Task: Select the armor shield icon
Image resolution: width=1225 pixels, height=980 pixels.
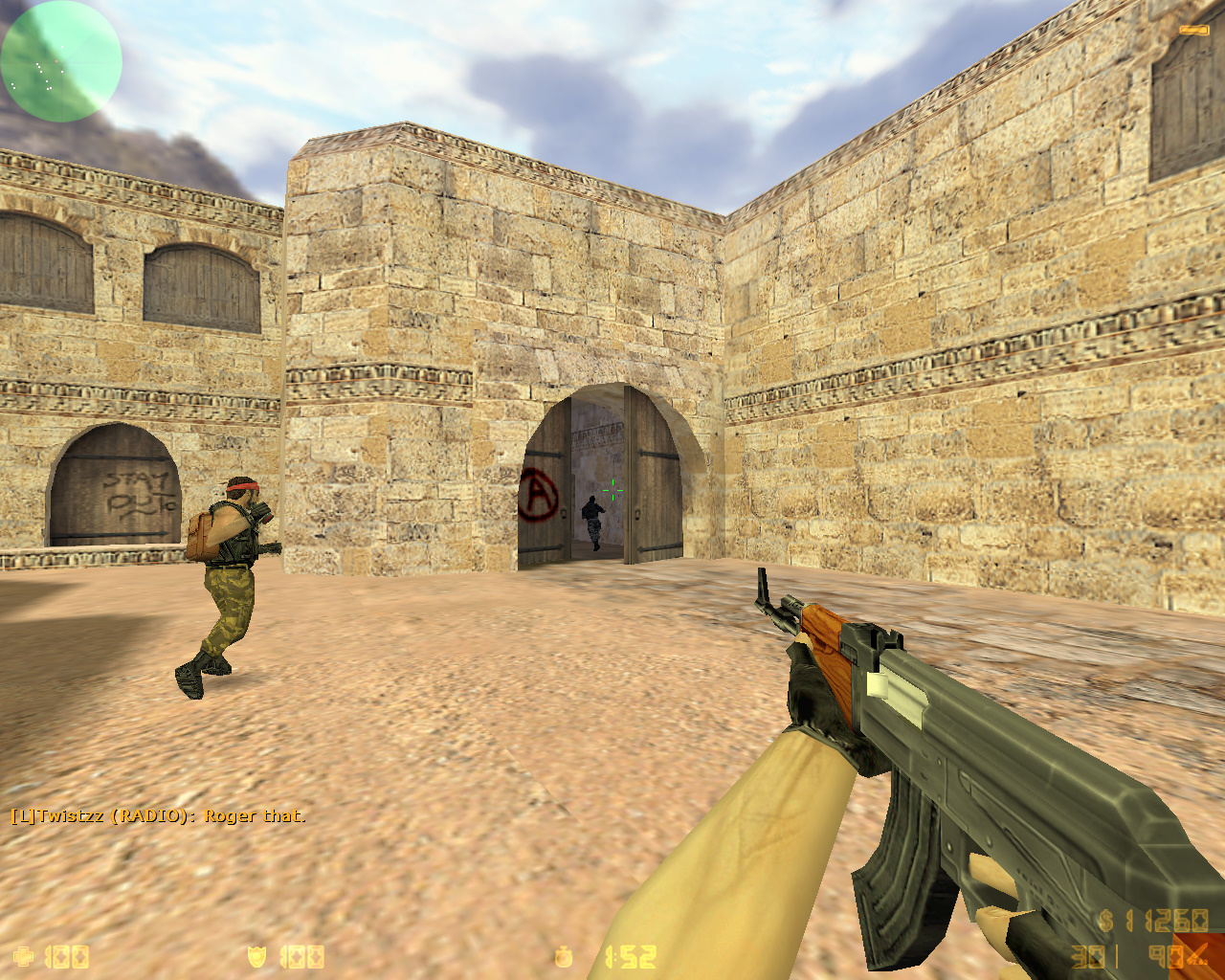Action: (256, 956)
